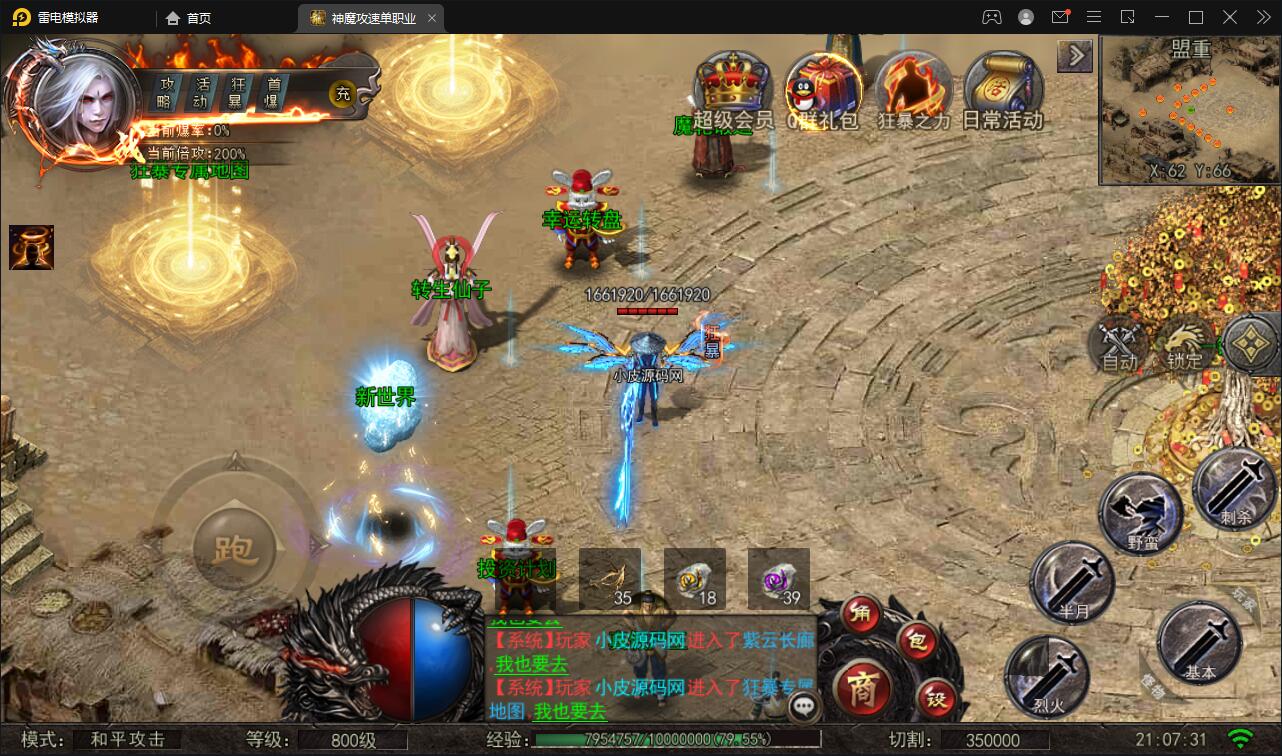Viewport: 1282px width, 756px height.
Task: Cast the 半月 sword skill
Action: point(1071,581)
